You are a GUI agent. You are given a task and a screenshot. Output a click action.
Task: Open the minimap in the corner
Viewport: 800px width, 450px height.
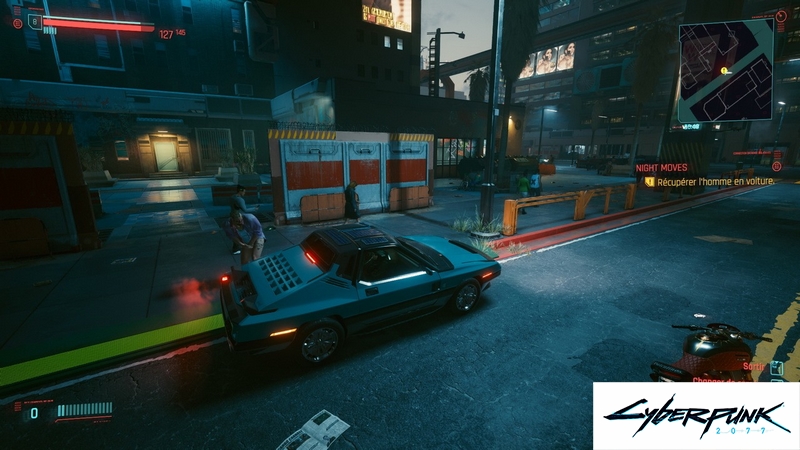(x=725, y=70)
